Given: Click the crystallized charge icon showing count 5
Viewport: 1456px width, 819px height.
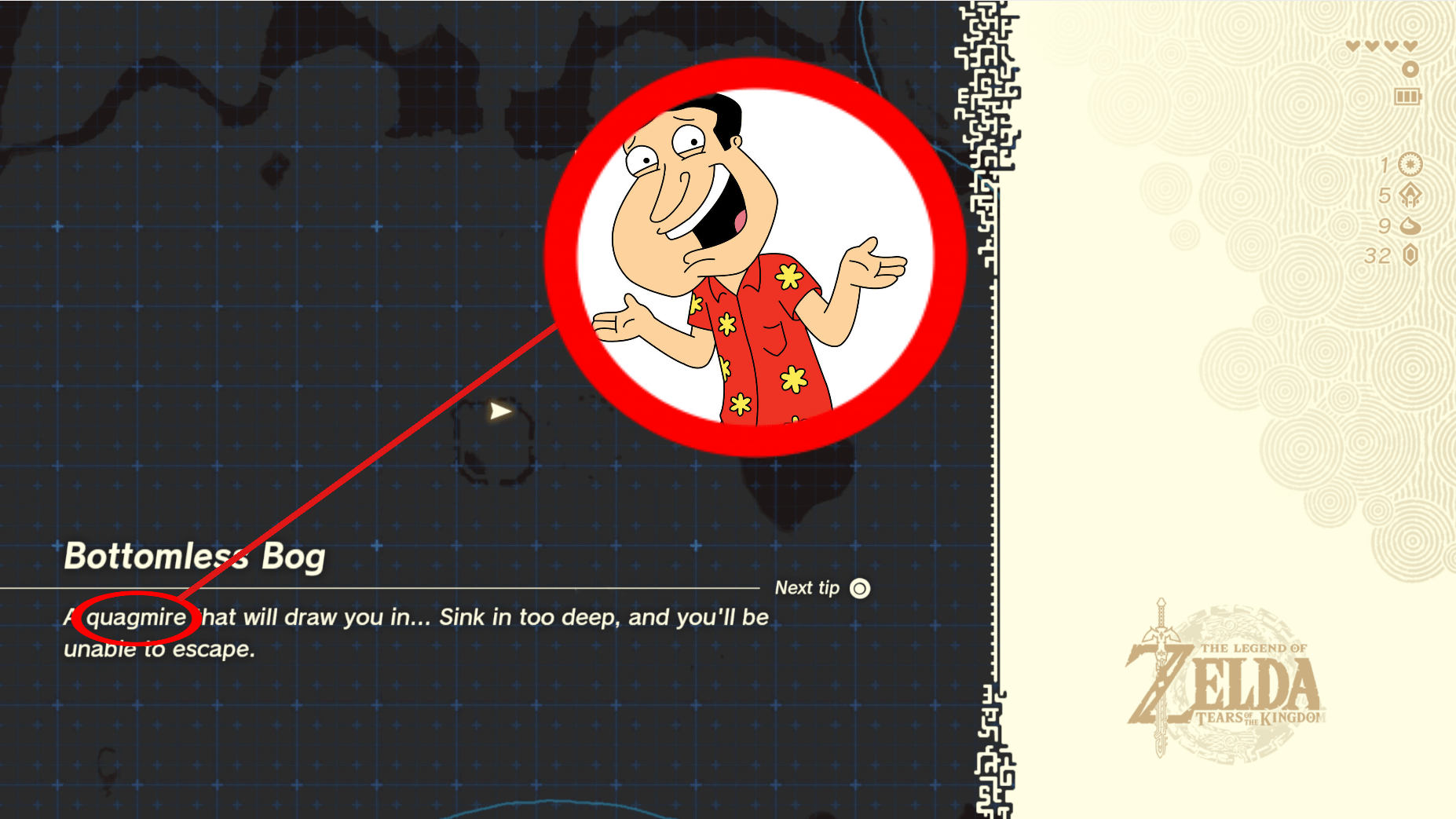Looking at the screenshot, I should 1410,195.
